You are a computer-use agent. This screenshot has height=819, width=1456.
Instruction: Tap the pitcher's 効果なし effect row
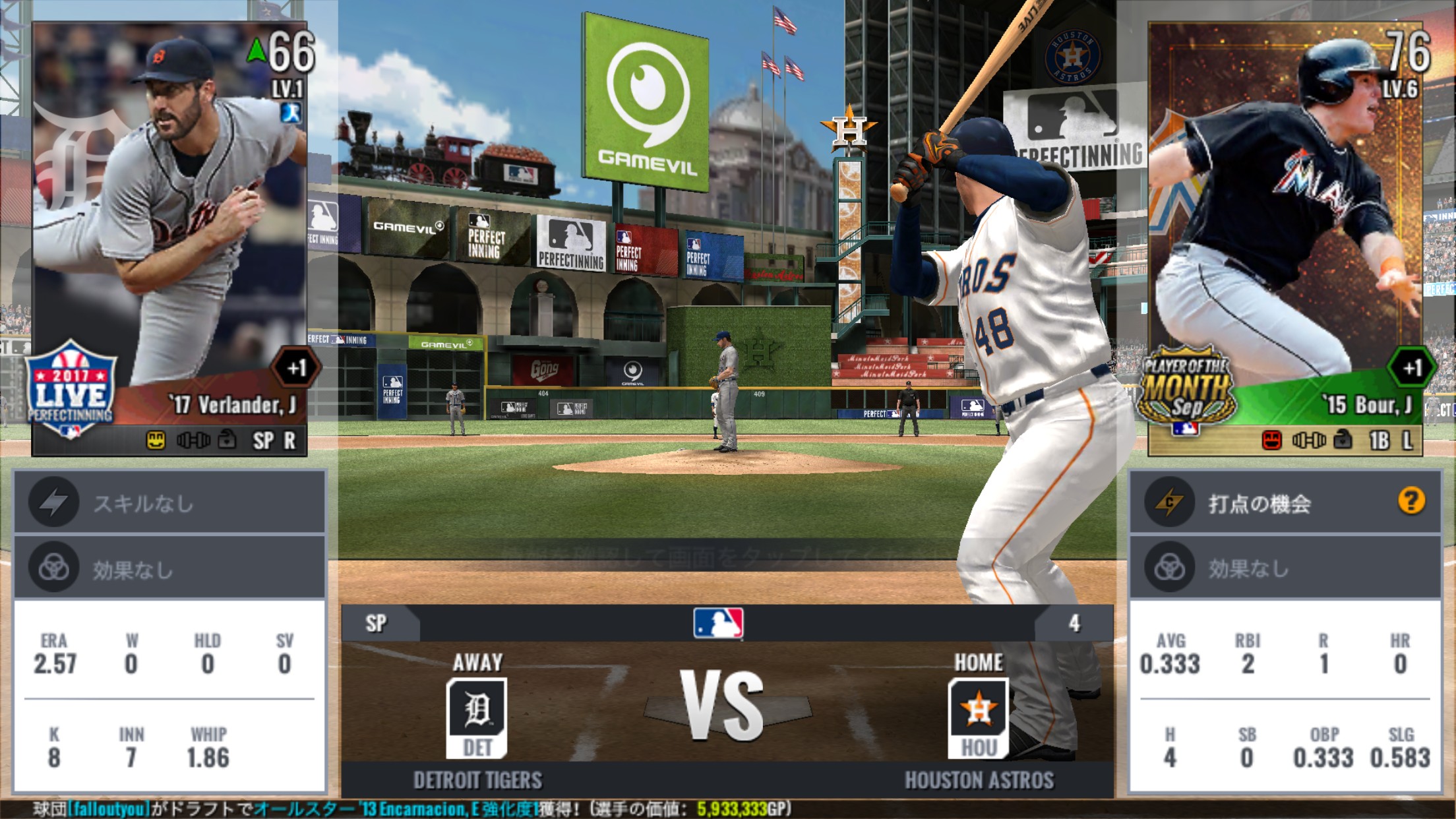(169, 568)
